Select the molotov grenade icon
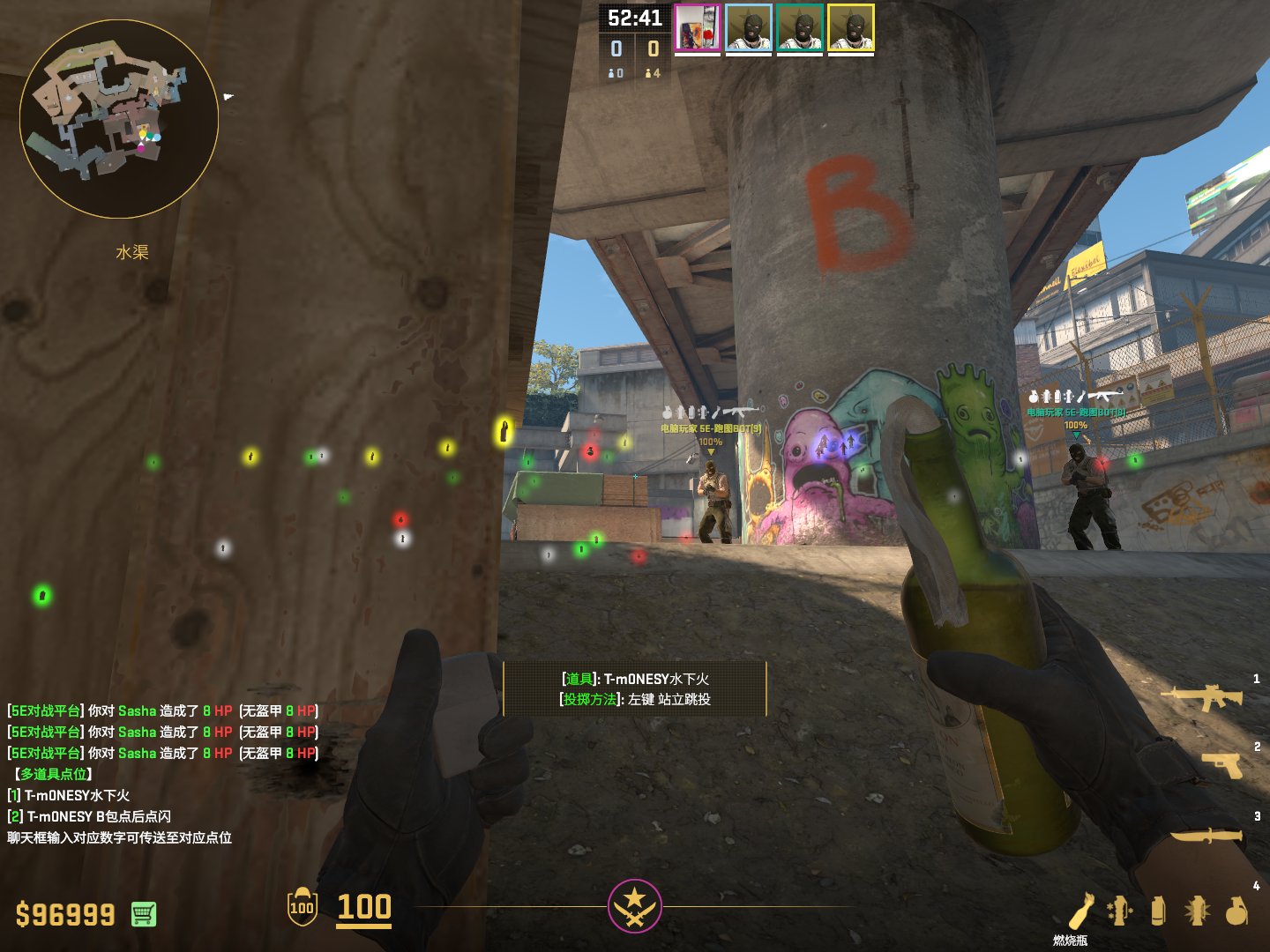Viewport: 1270px width, 952px height. [x=1082, y=911]
